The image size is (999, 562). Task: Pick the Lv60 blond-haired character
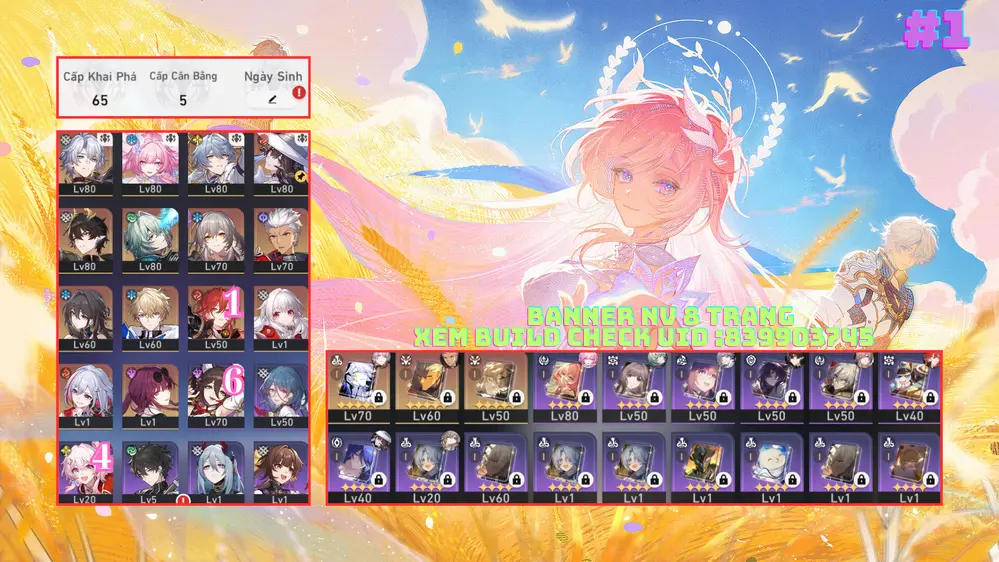coord(150,315)
